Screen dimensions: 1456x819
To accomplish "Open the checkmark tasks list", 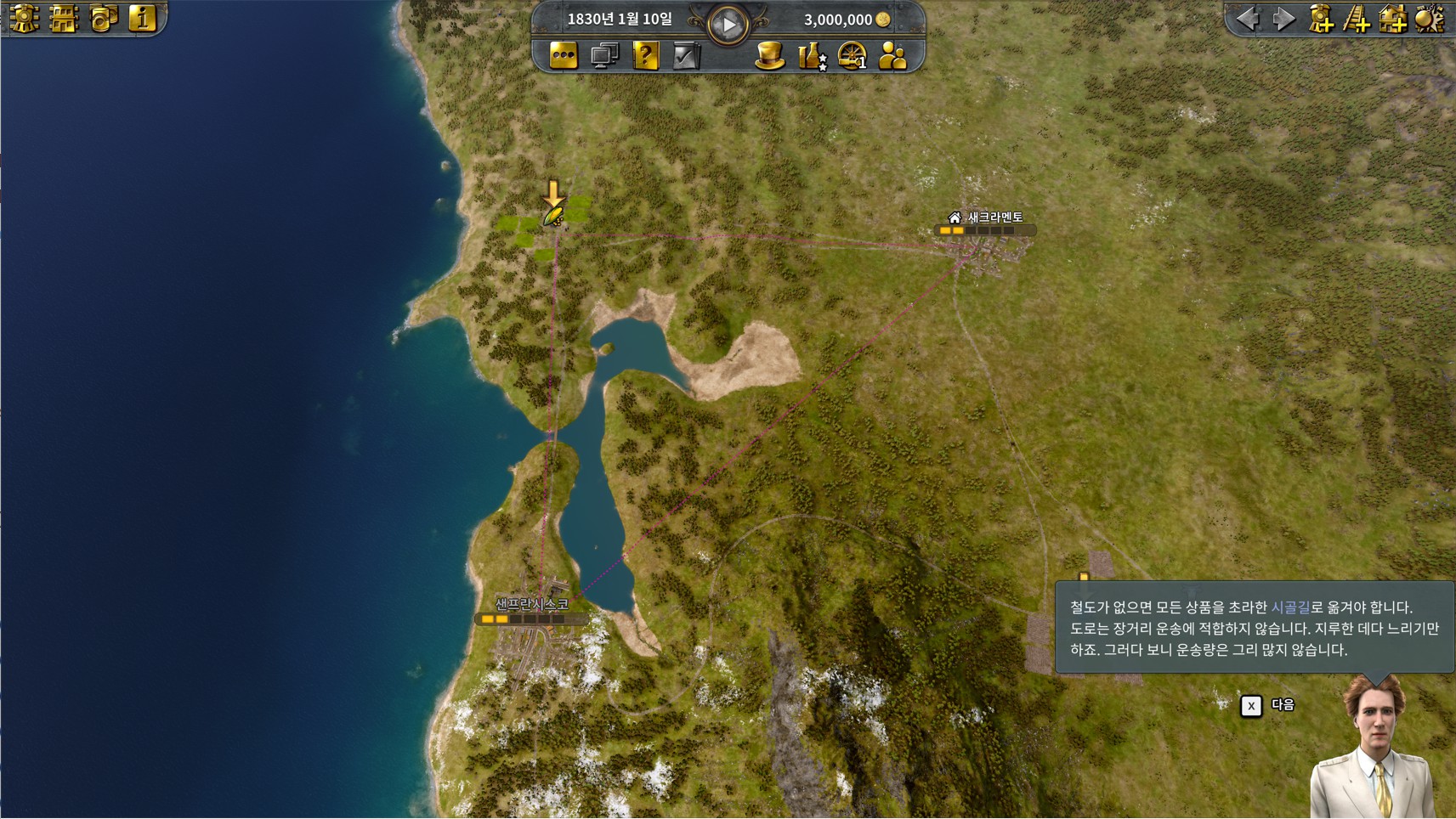I will (686, 56).
